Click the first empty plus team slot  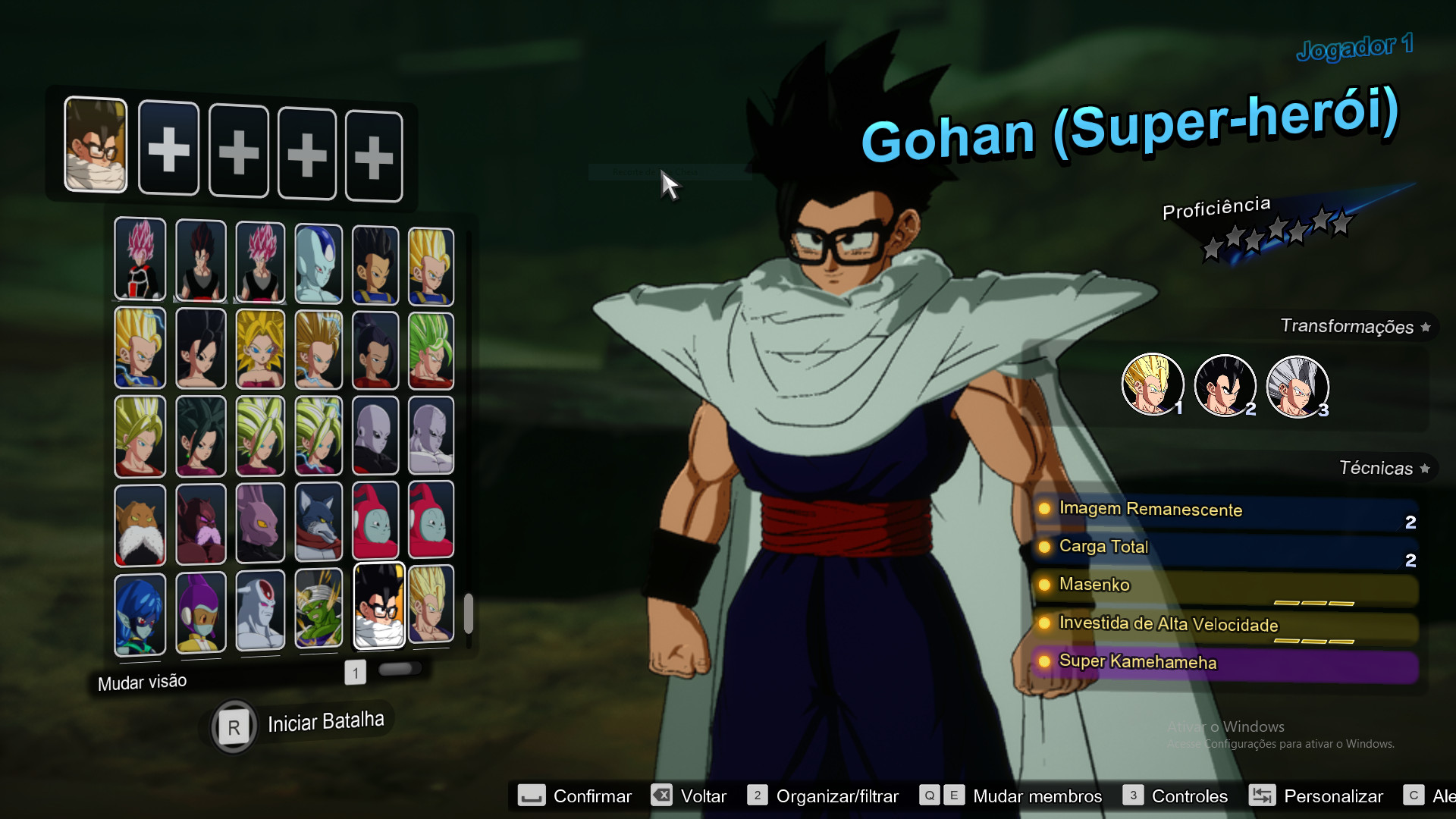pyautogui.click(x=168, y=148)
